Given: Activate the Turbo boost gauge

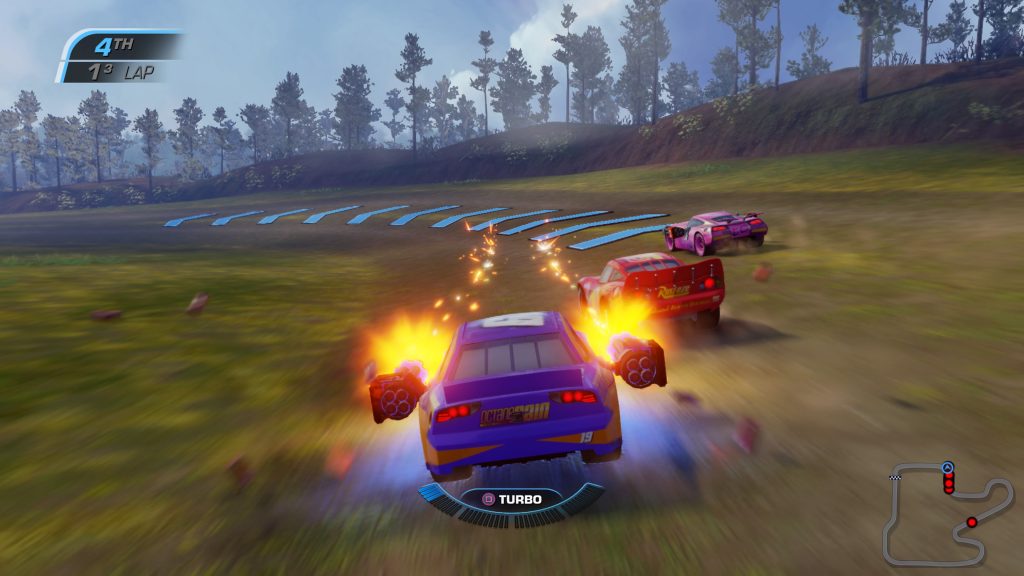Looking at the screenshot, I should [x=511, y=499].
